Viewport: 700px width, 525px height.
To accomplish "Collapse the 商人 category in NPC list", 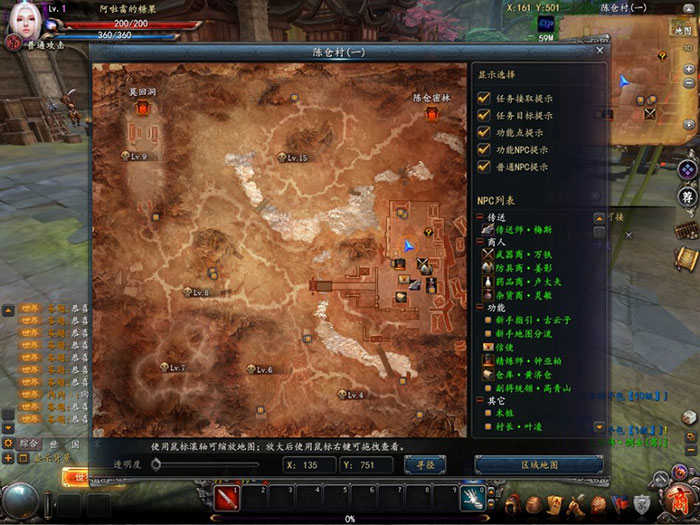I will click(x=480, y=242).
